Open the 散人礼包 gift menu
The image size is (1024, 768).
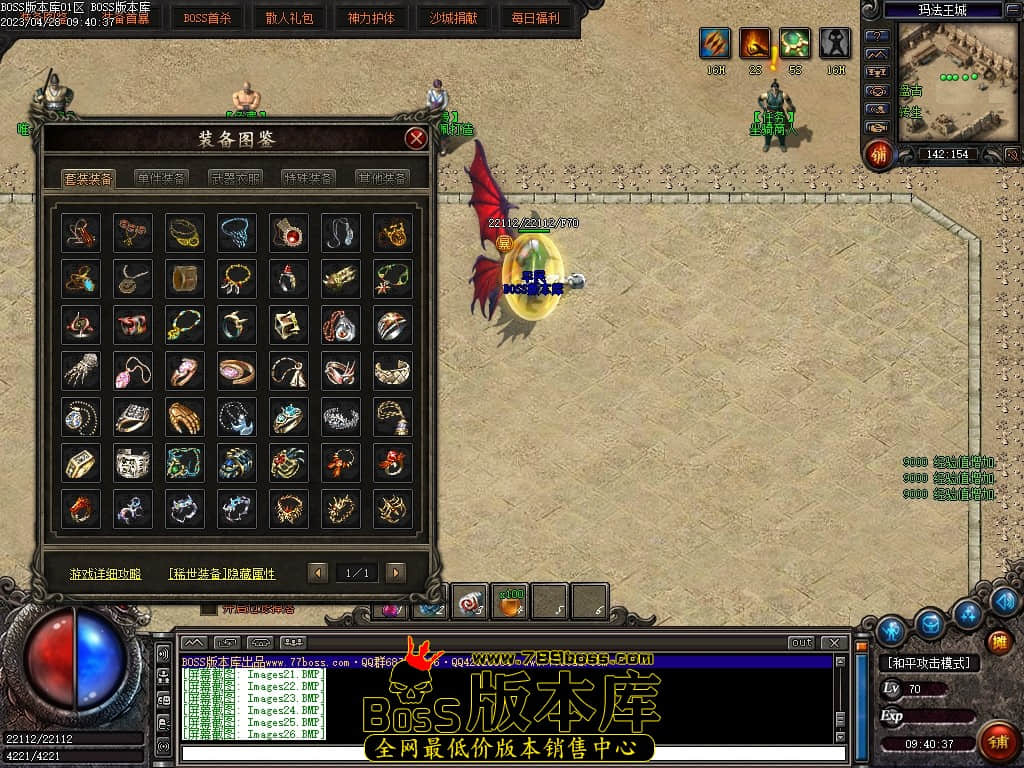coord(289,17)
